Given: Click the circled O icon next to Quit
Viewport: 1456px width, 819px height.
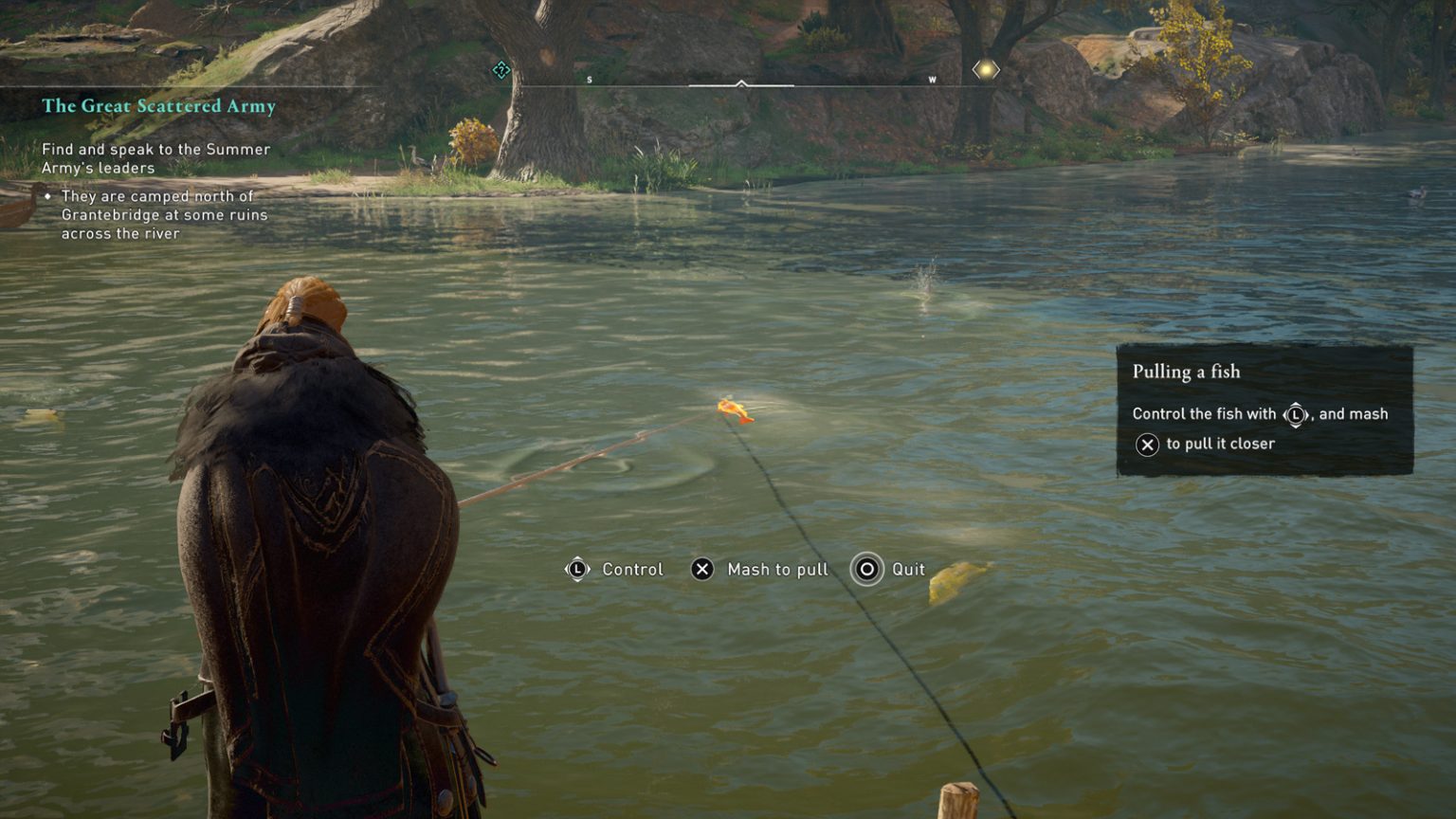Looking at the screenshot, I should click(x=865, y=569).
